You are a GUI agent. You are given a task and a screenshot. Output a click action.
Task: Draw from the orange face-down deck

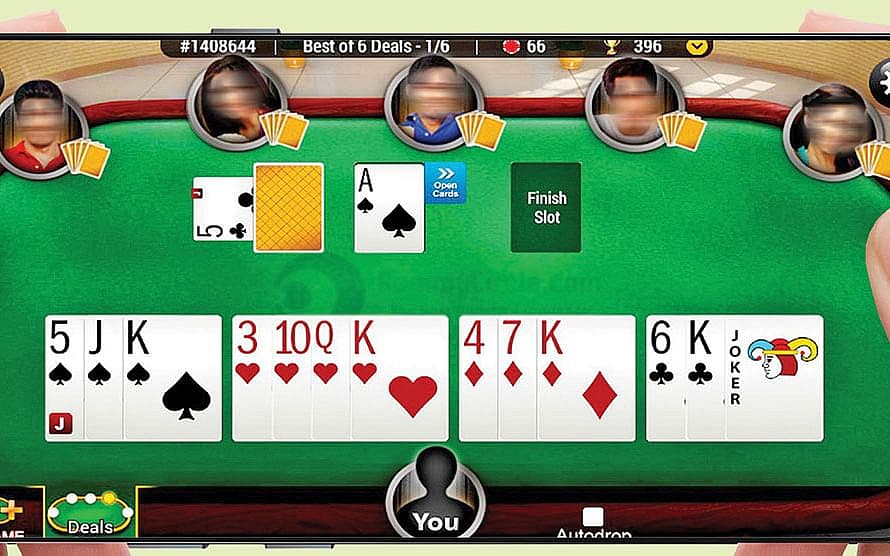[289, 207]
